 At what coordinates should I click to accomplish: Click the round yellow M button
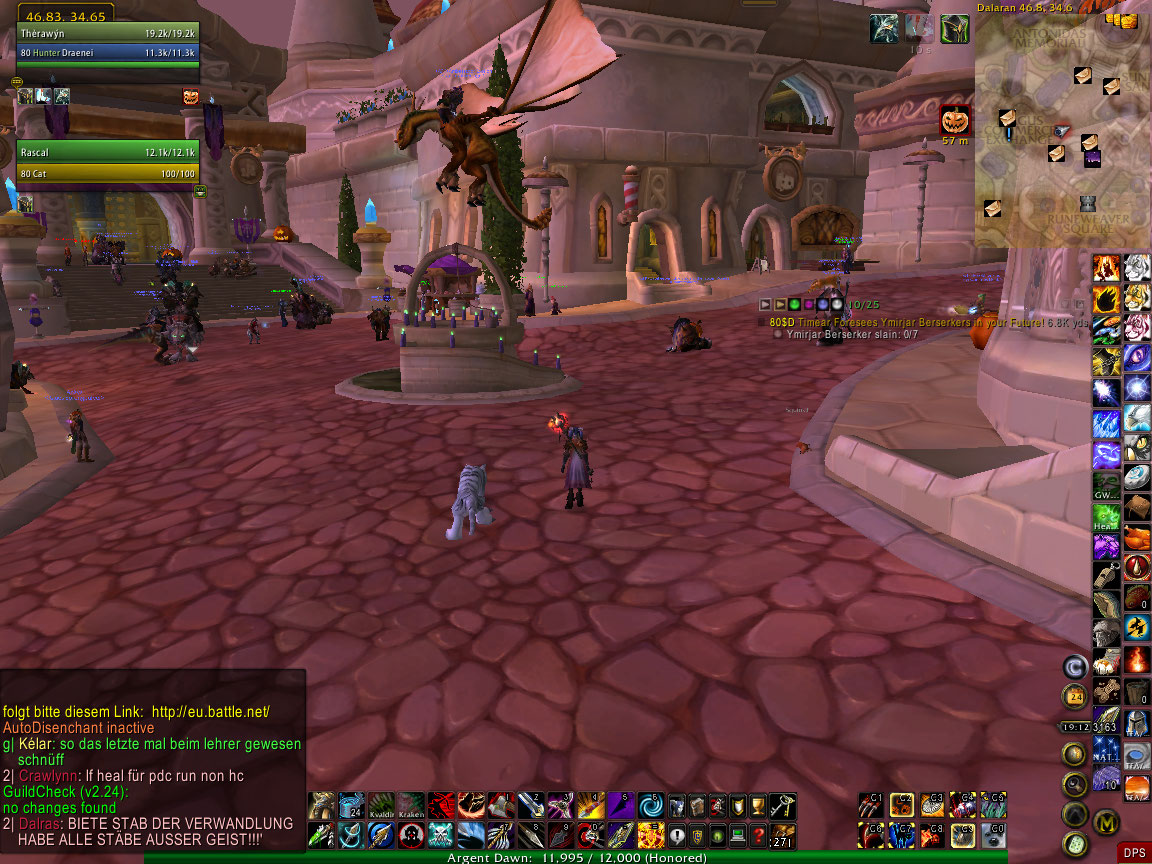coord(1105,822)
